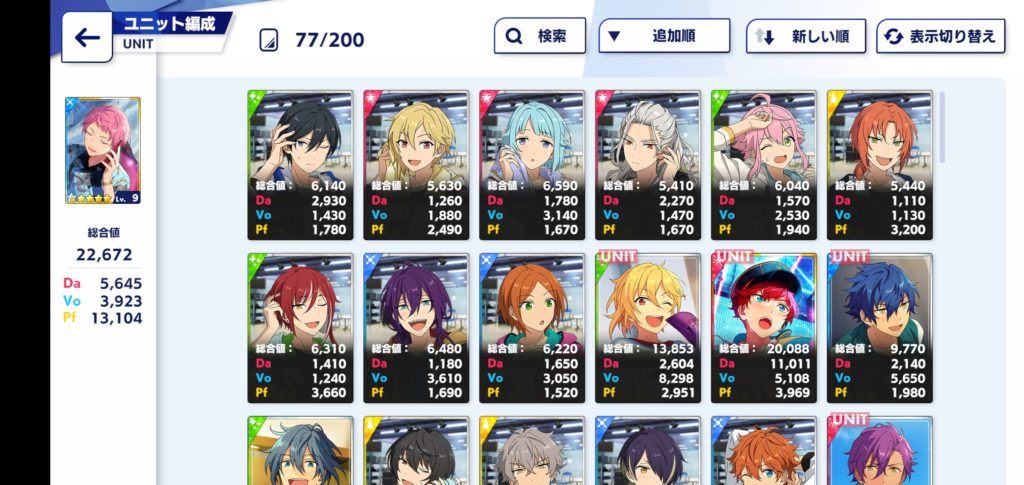The height and width of the screenshot is (485, 1024).
Task: Go back with the arrow button
Action: click(87, 38)
